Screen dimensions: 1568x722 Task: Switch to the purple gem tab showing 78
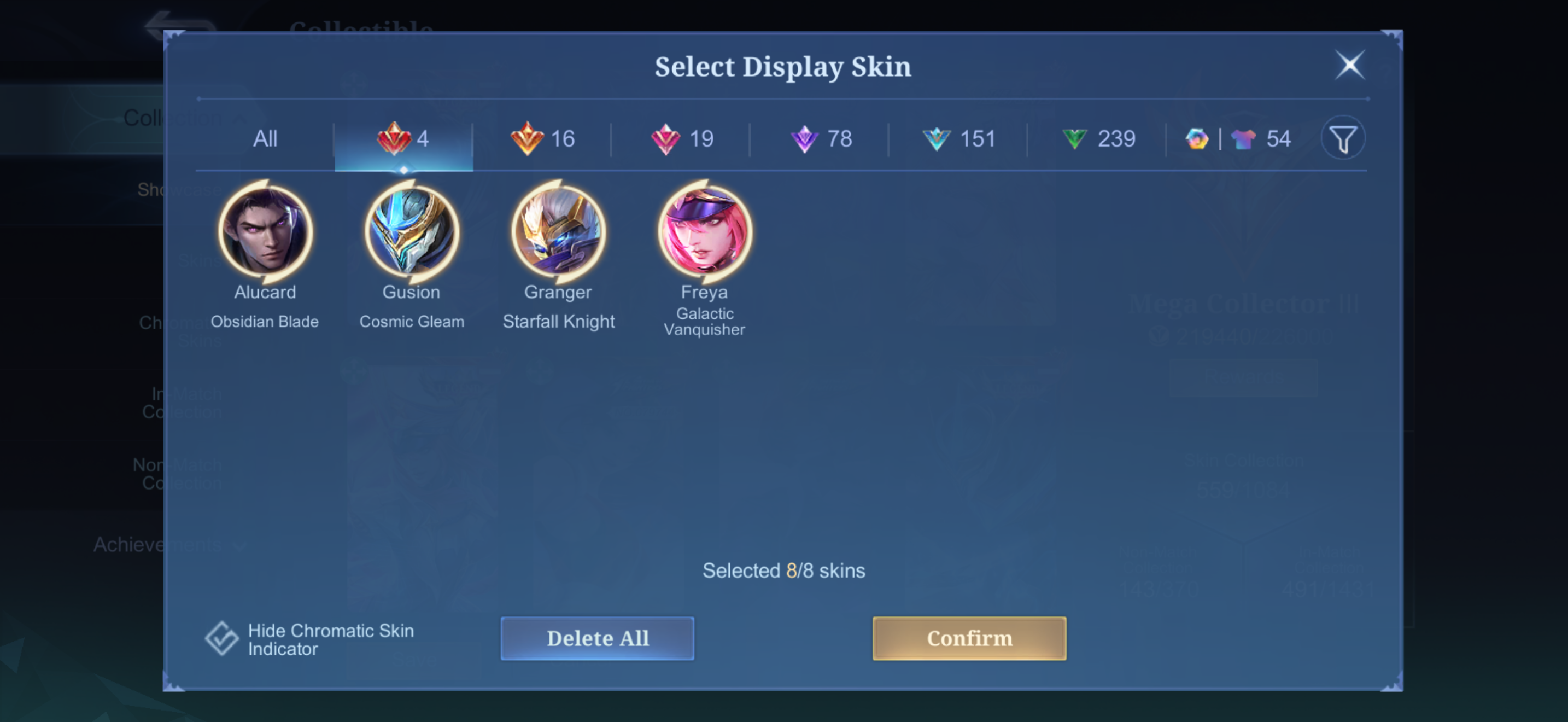pos(820,139)
